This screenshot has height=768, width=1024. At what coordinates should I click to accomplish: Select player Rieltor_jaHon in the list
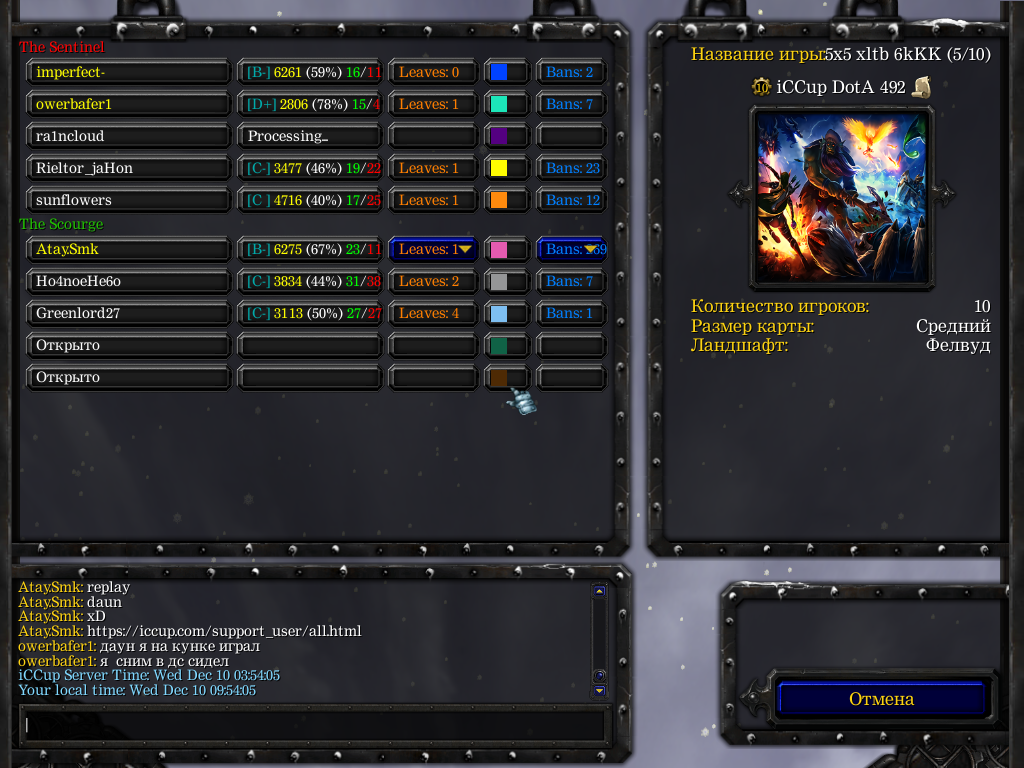coord(129,168)
